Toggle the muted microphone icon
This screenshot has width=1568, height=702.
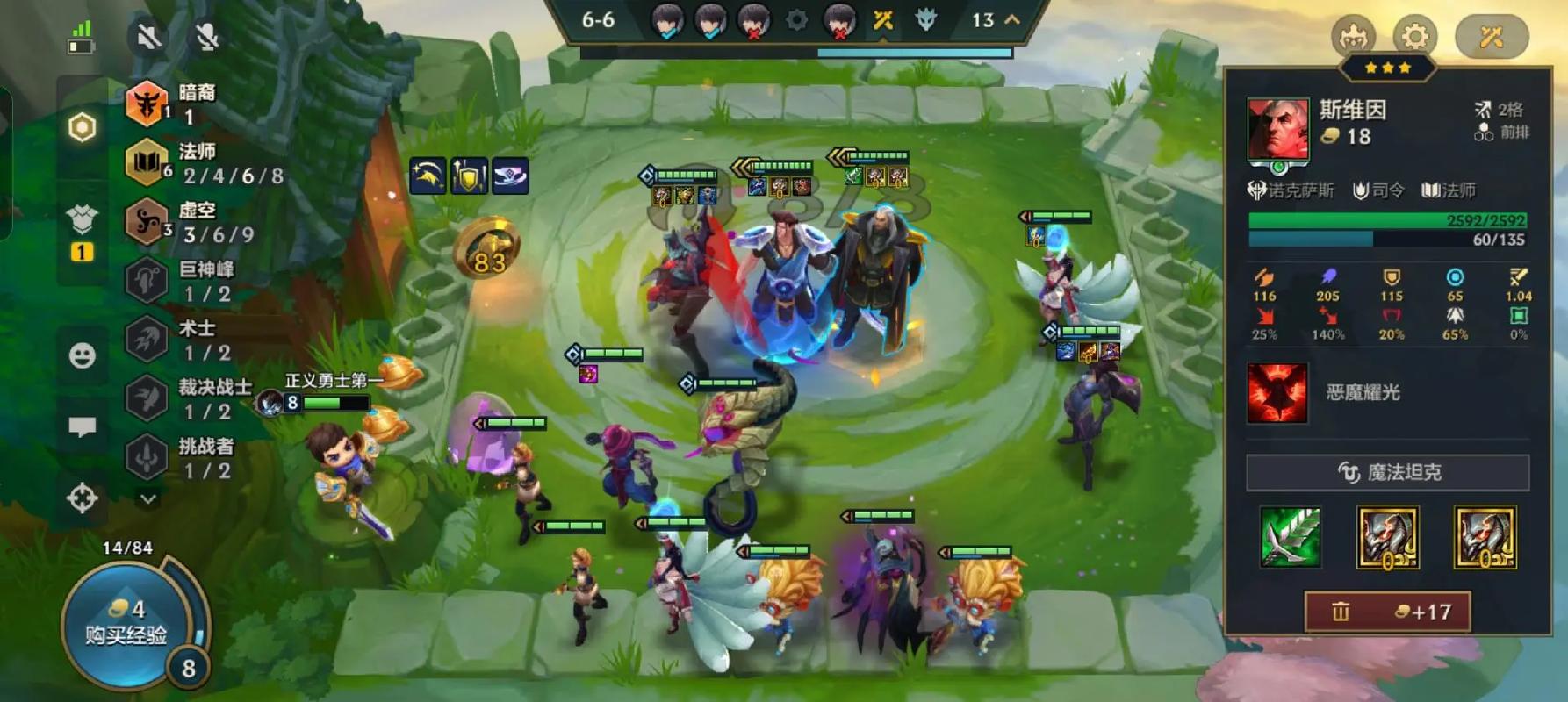click(207, 37)
